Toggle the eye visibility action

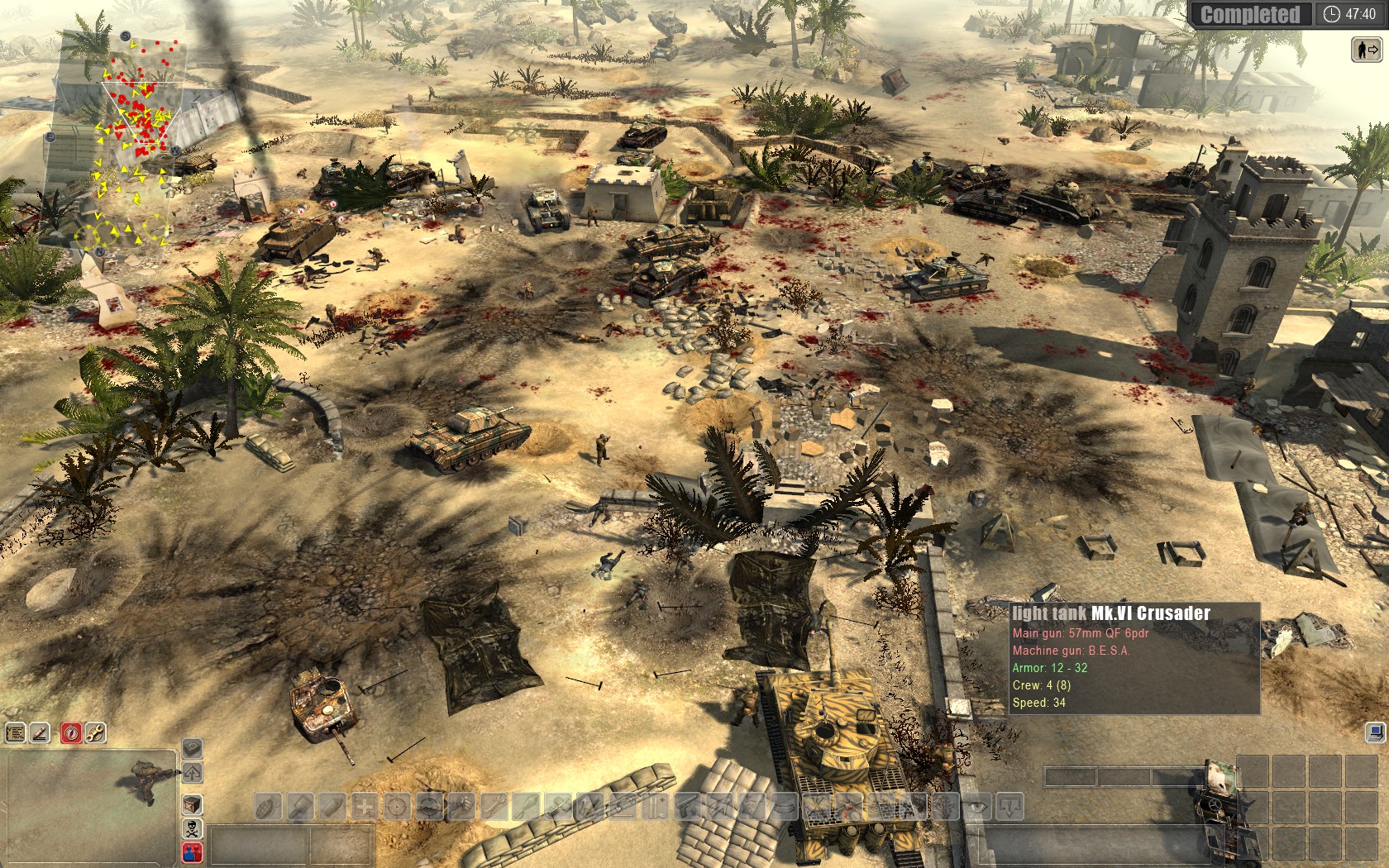pos(979,806)
